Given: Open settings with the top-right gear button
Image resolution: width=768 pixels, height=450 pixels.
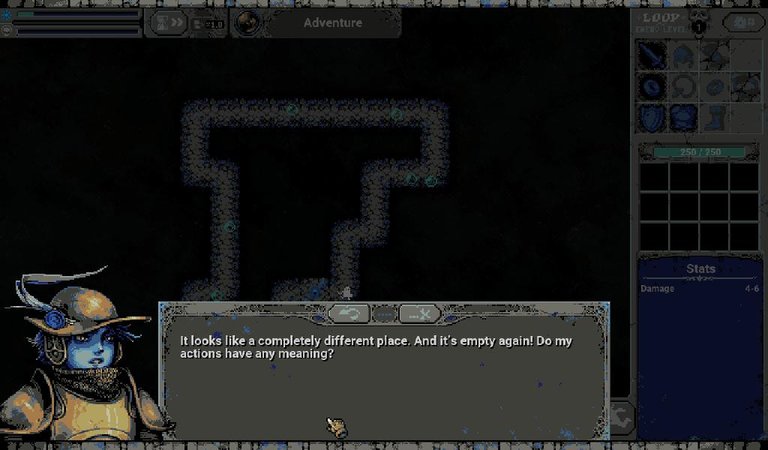Looking at the screenshot, I should tap(743, 22).
